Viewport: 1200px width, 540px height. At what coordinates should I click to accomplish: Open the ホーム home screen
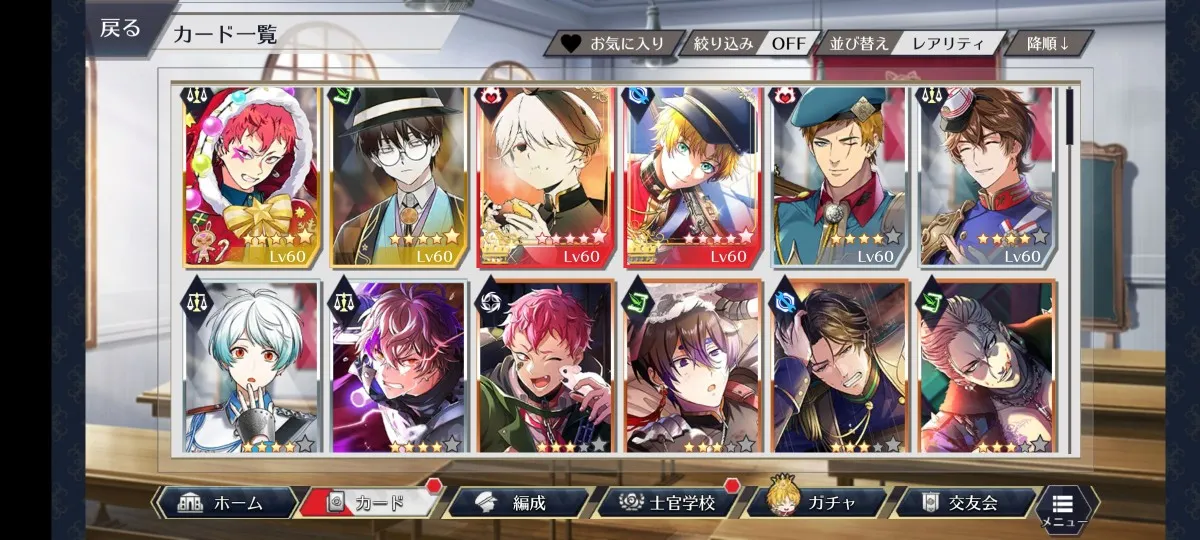(x=226, y=503)
